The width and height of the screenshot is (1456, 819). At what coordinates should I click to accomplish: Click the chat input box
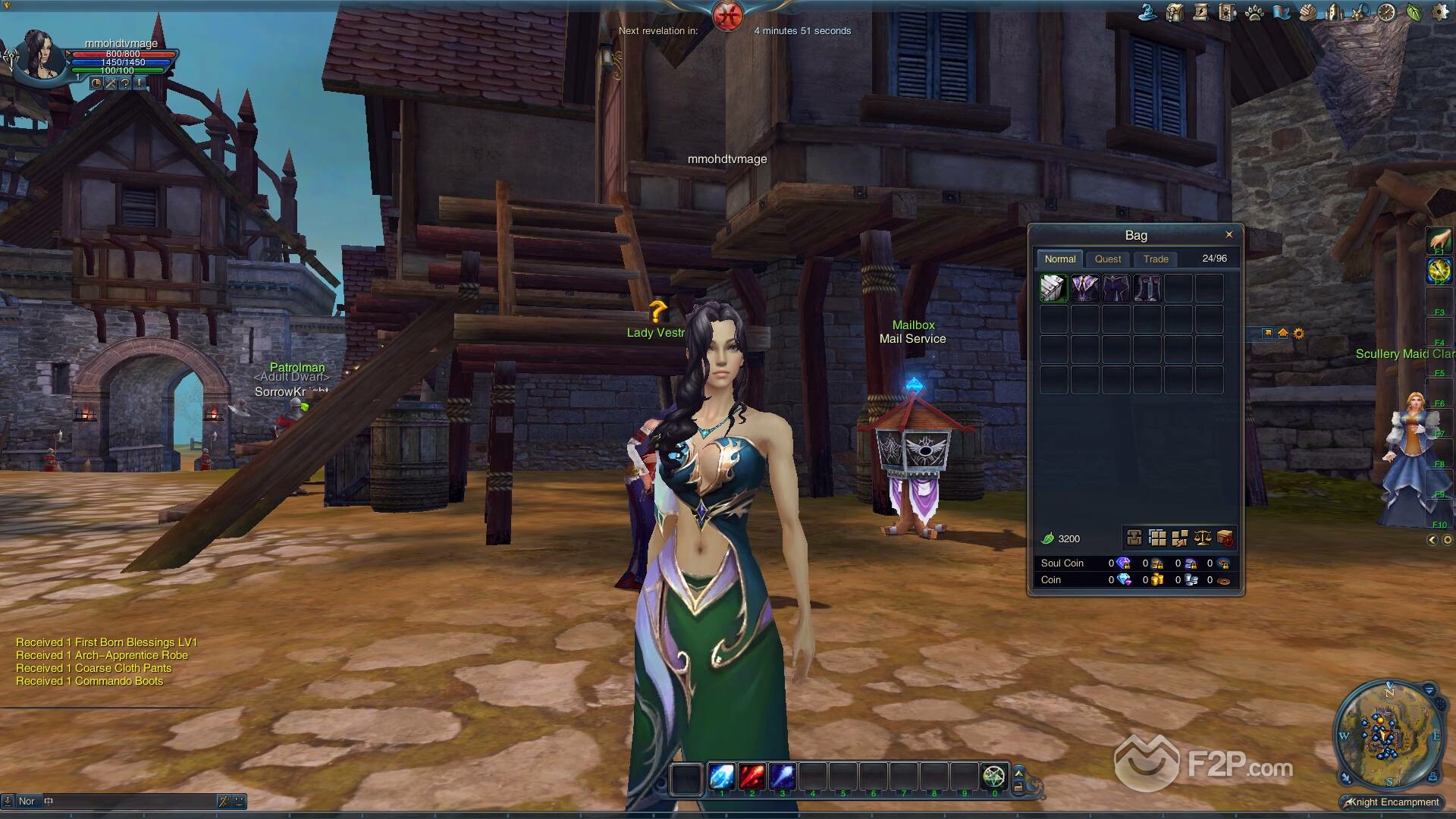pyautogui.click(x=129, y=801)
